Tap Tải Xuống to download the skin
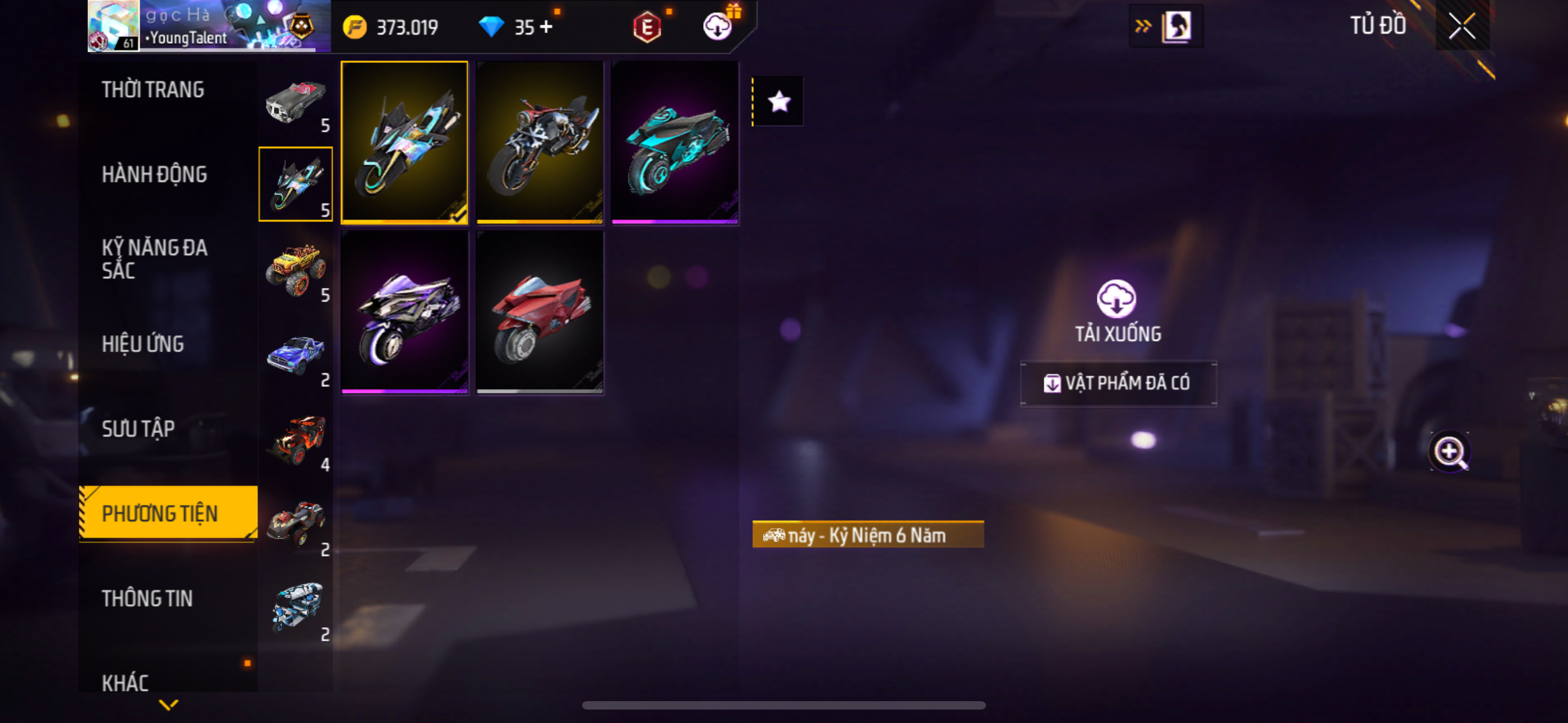 click(x=1117, y=310)
